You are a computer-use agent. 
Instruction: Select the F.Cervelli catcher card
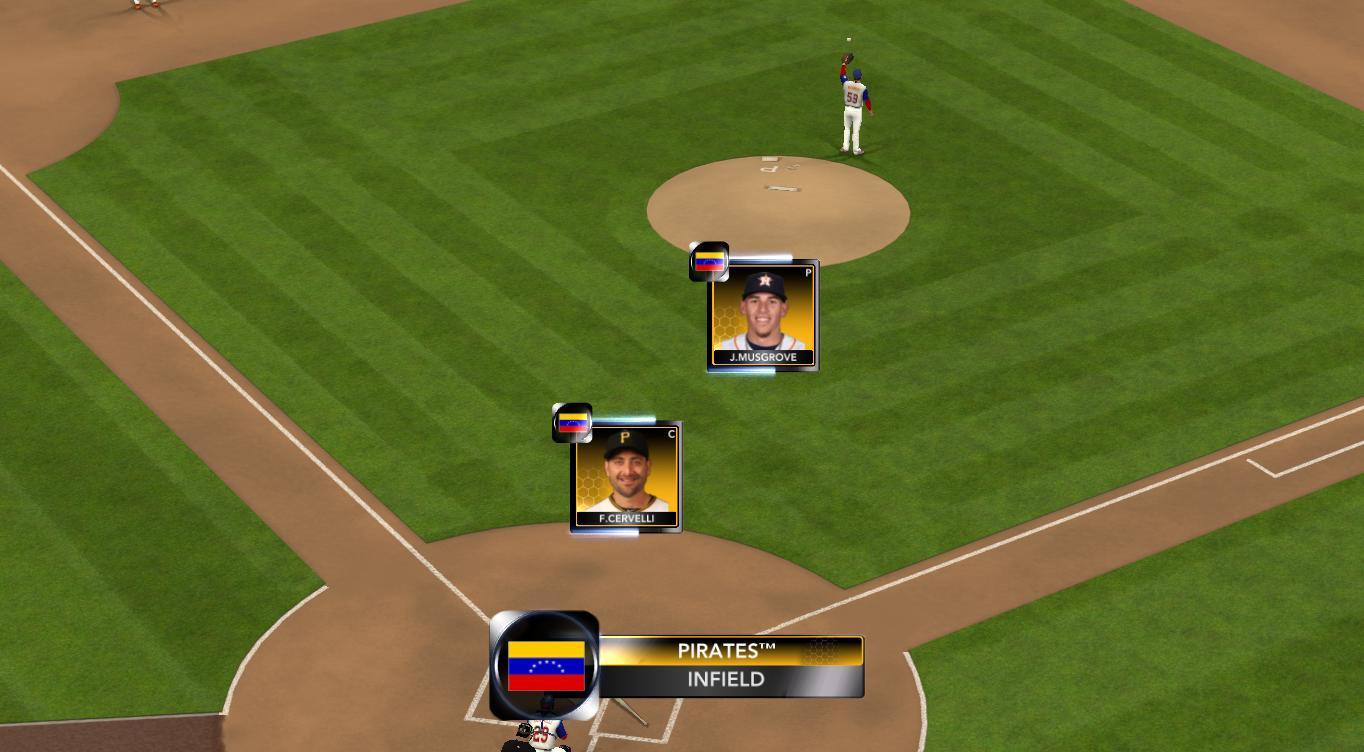pos(626,477)
